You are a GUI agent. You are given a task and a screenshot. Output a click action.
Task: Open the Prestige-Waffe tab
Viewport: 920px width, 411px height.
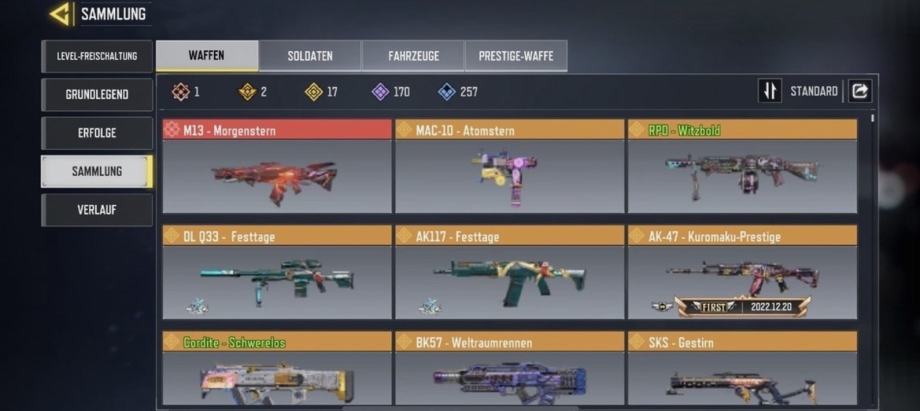pos(516,56)
